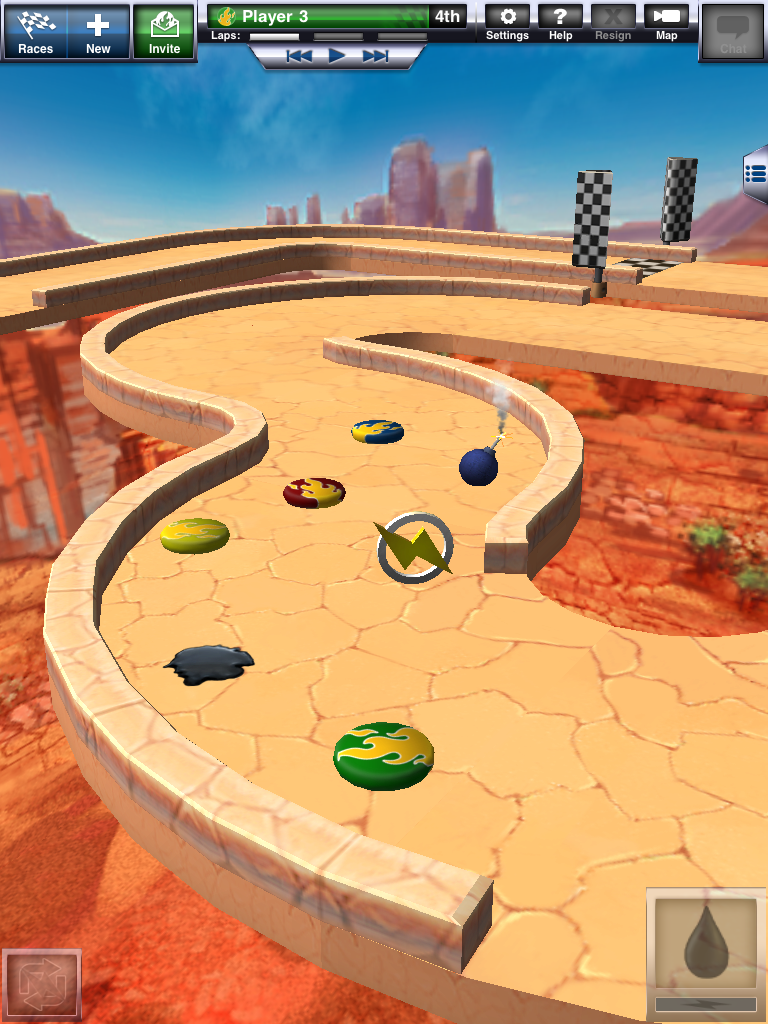Viewport: 768px width, 1024px height.
Task: Play the turn replay
Action: (337, 56)
